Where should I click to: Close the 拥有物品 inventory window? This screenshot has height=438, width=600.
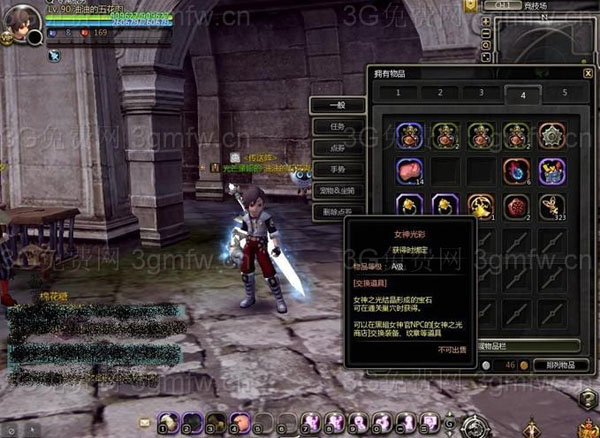pyautogui.click(x=588, y=73)
